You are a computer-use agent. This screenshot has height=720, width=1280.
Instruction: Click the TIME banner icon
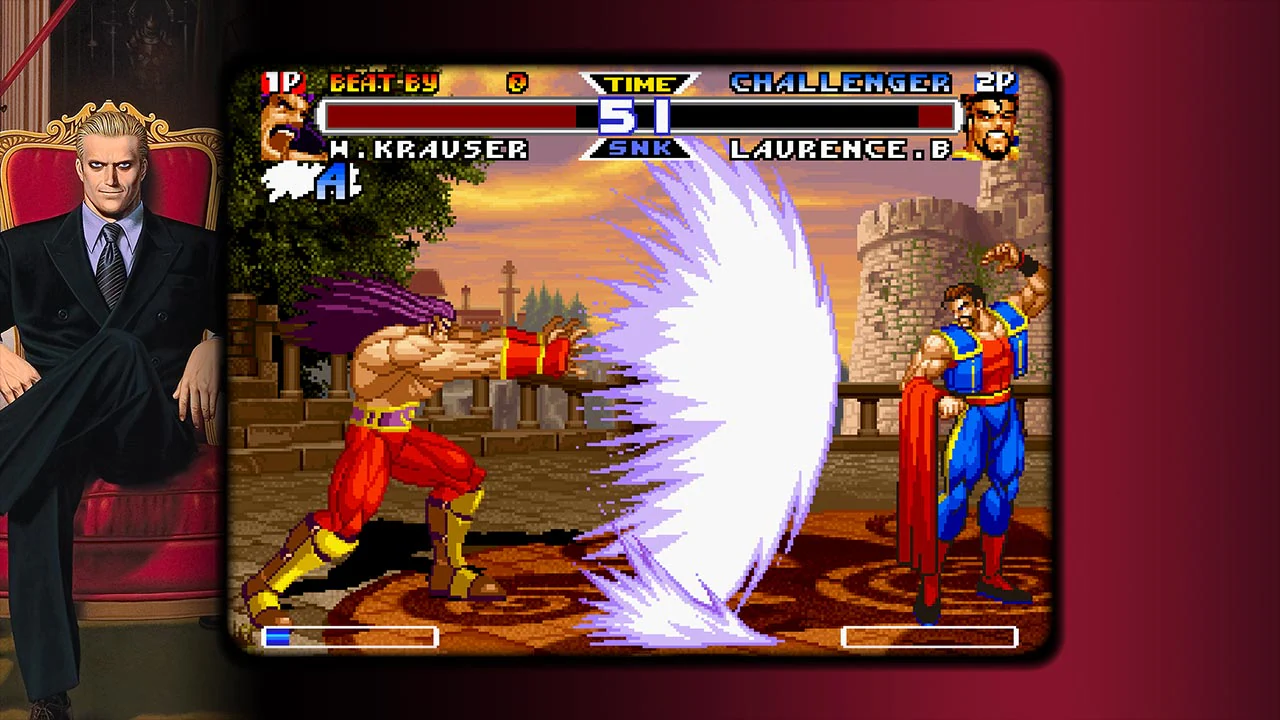[x=639, y=84]
